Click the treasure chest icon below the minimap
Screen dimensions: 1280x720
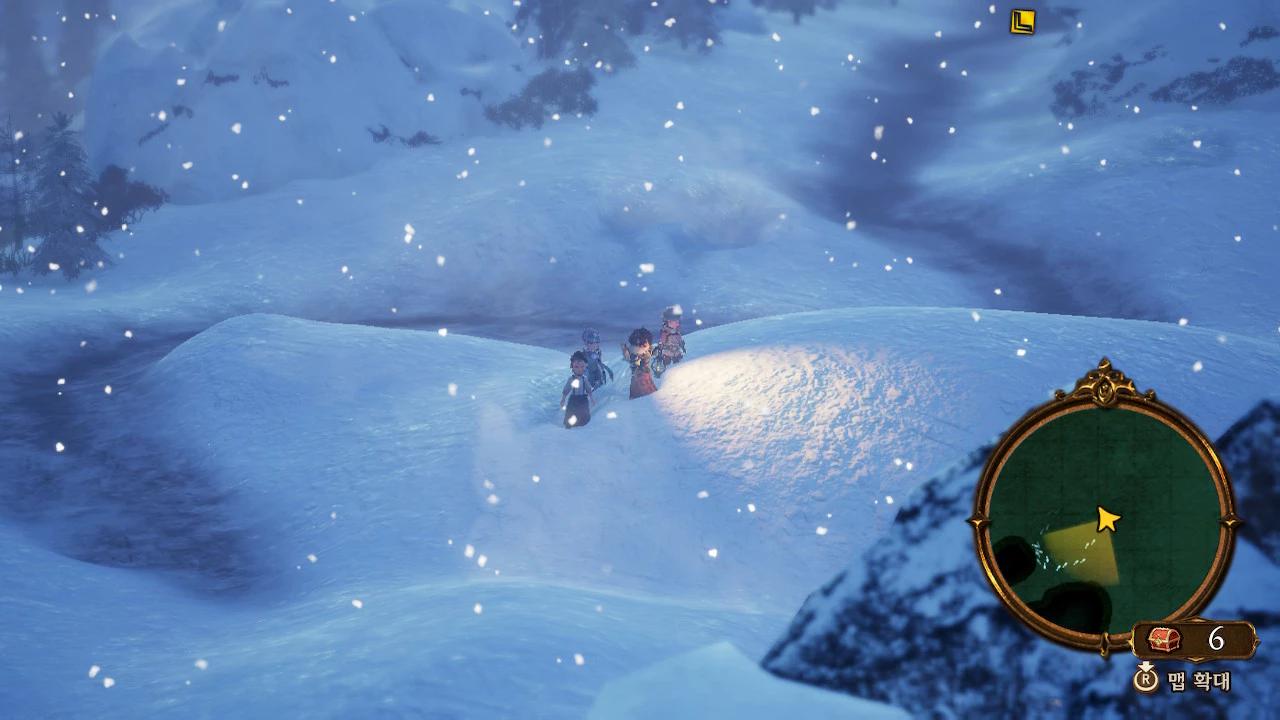pos(1164,640)
